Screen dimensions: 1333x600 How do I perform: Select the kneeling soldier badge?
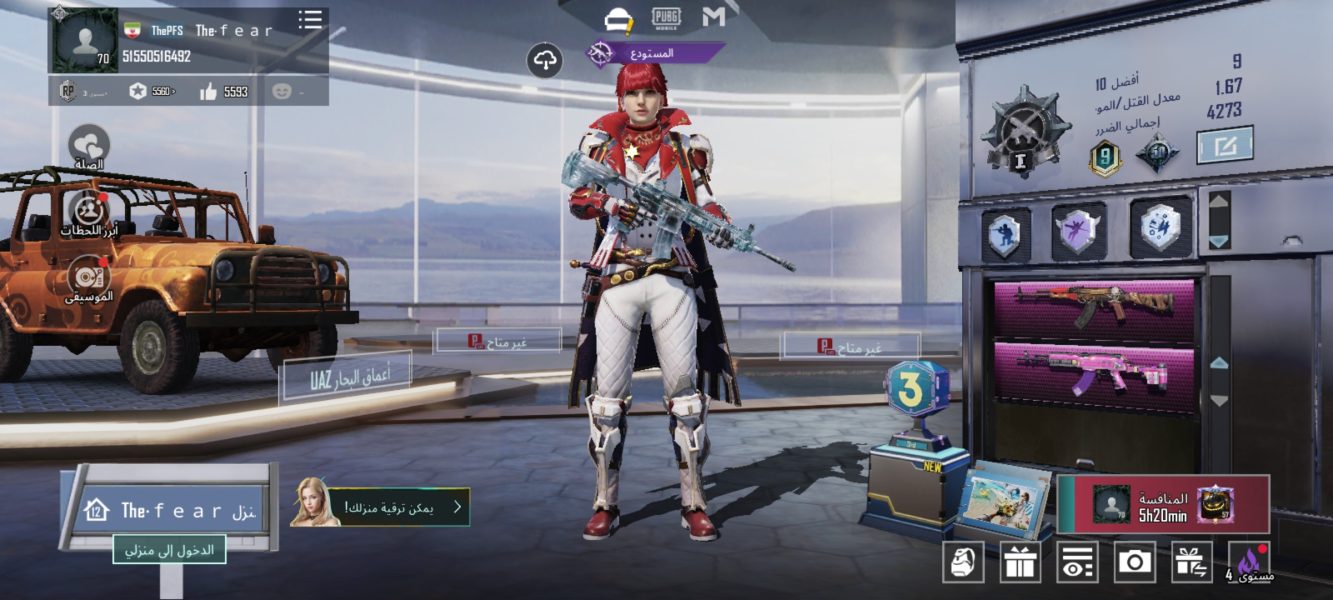coord(1006,233)
